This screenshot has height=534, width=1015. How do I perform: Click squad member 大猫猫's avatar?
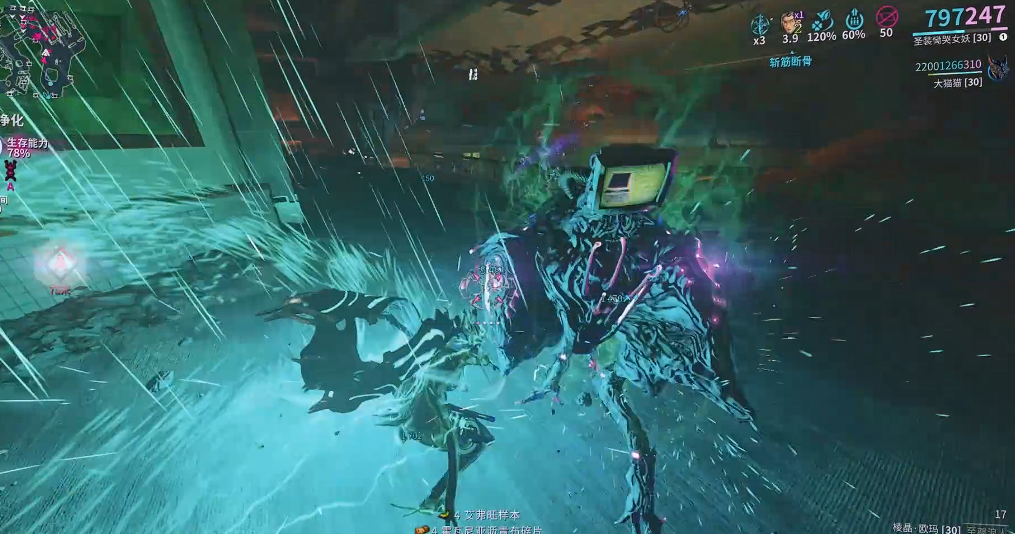996,69
